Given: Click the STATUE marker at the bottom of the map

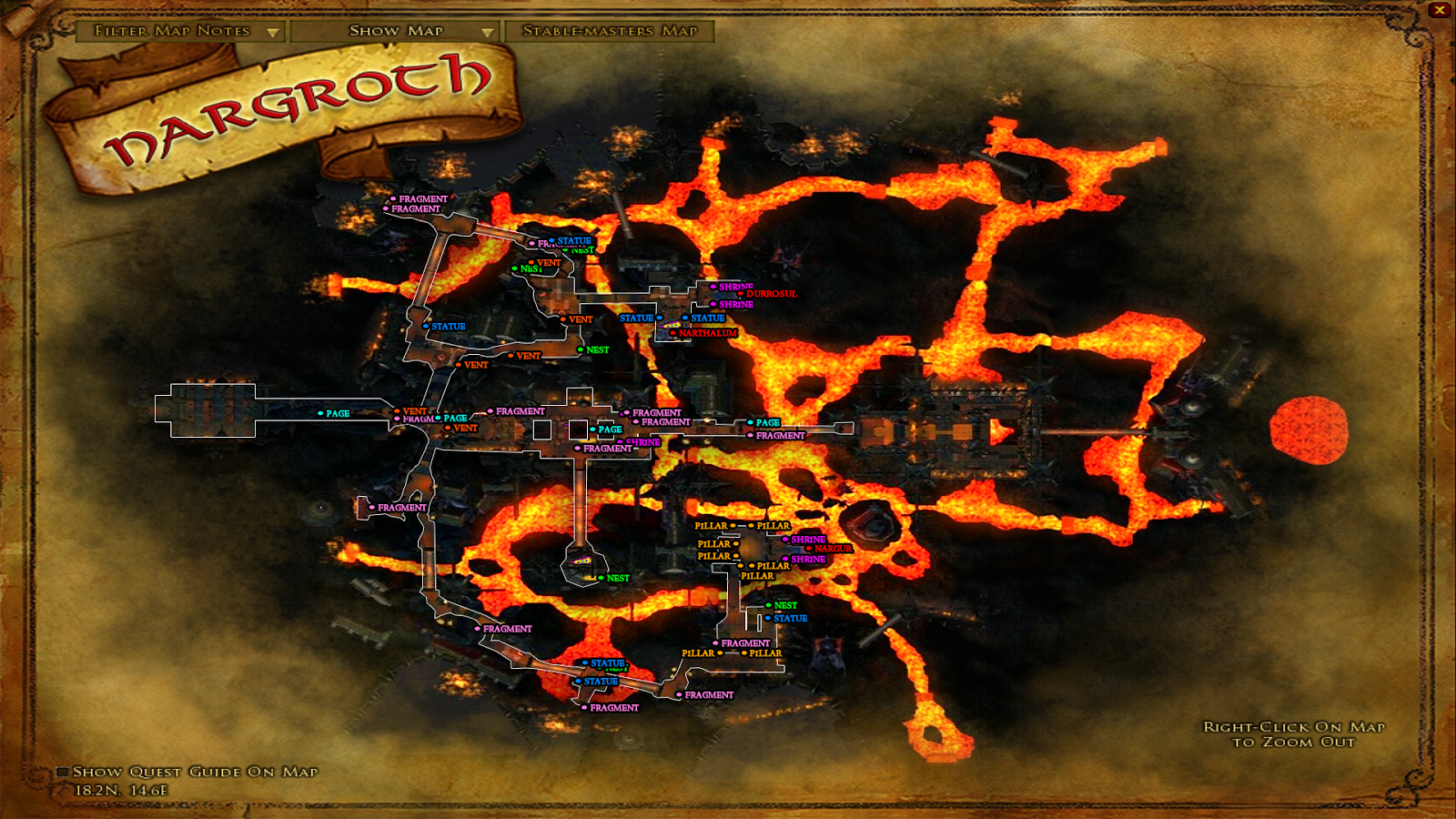Looking at the screenshot, I should (x=580, y=680).
